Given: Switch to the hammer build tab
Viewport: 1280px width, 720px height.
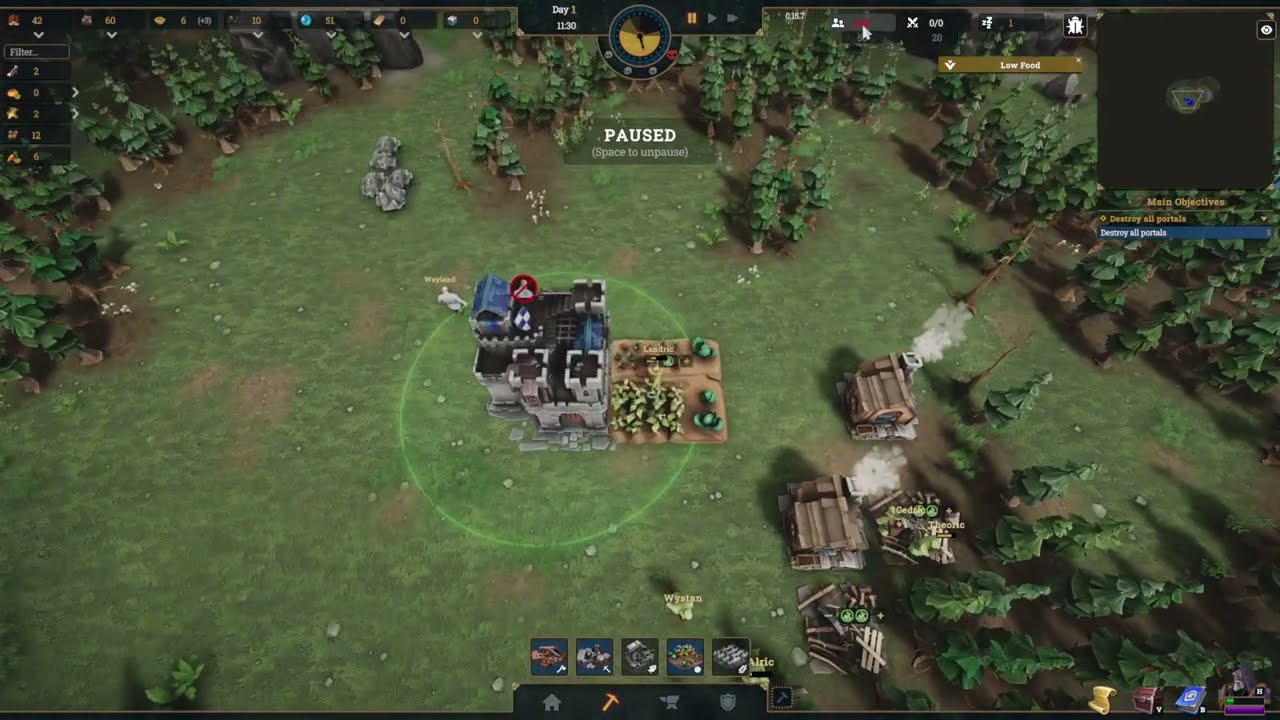Looking at the screenshot, I should (610, 703).
